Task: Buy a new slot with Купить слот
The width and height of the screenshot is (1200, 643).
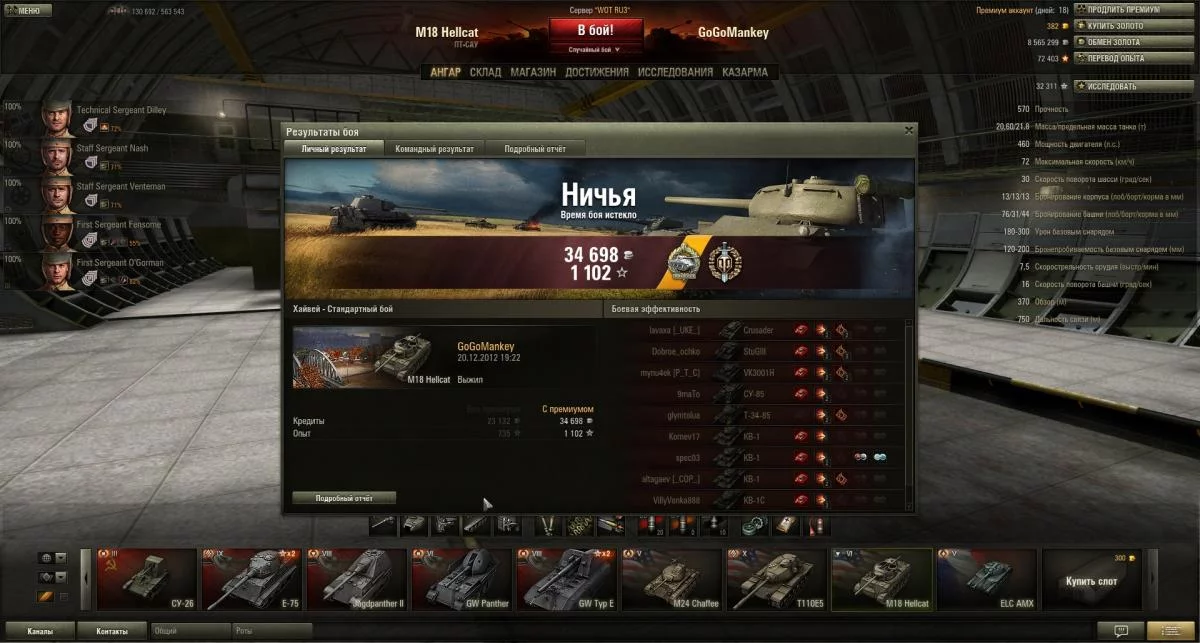Action: 1093,579
